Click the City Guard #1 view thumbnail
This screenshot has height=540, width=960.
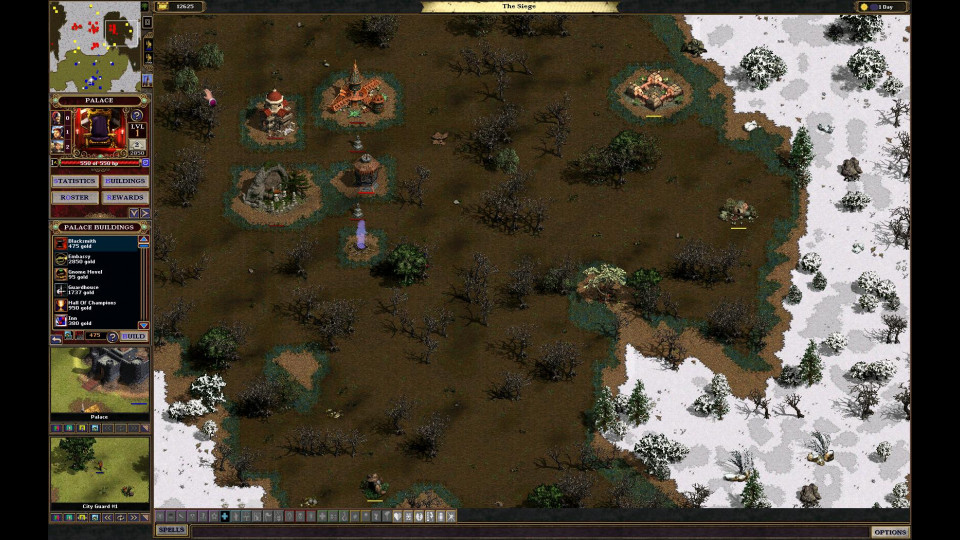point(99,470)
